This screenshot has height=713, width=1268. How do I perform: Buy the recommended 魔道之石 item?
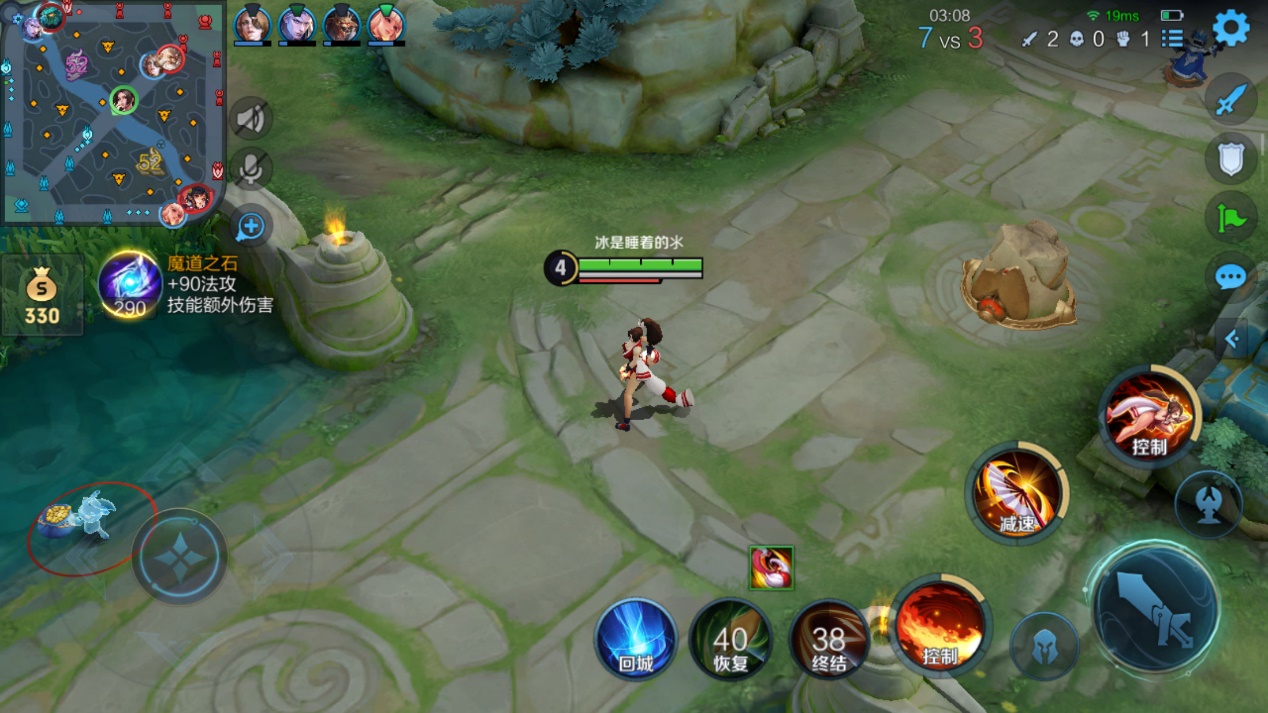pos(131,285)
